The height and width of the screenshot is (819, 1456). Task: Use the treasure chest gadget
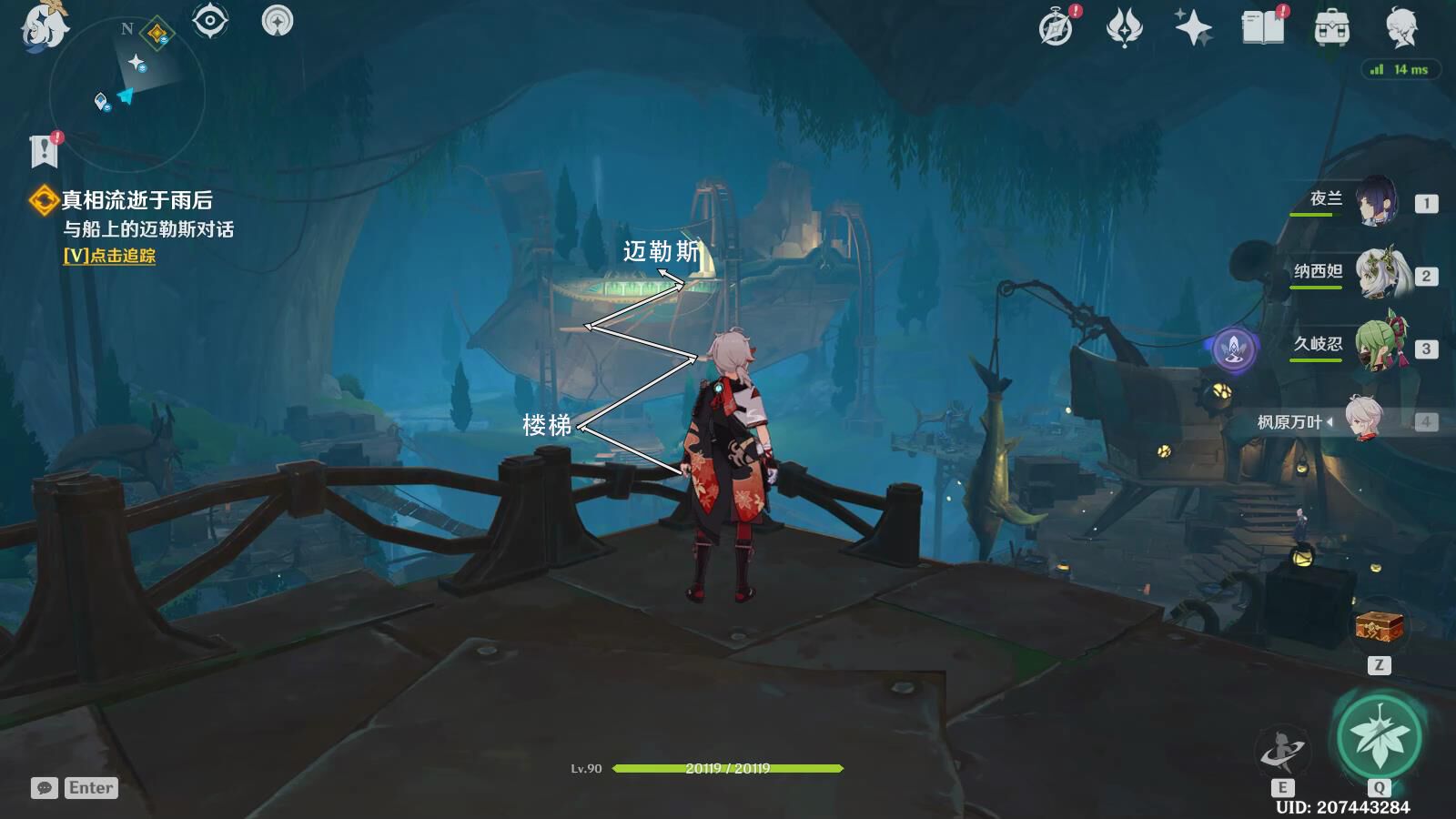click(x=1379, y=626)
